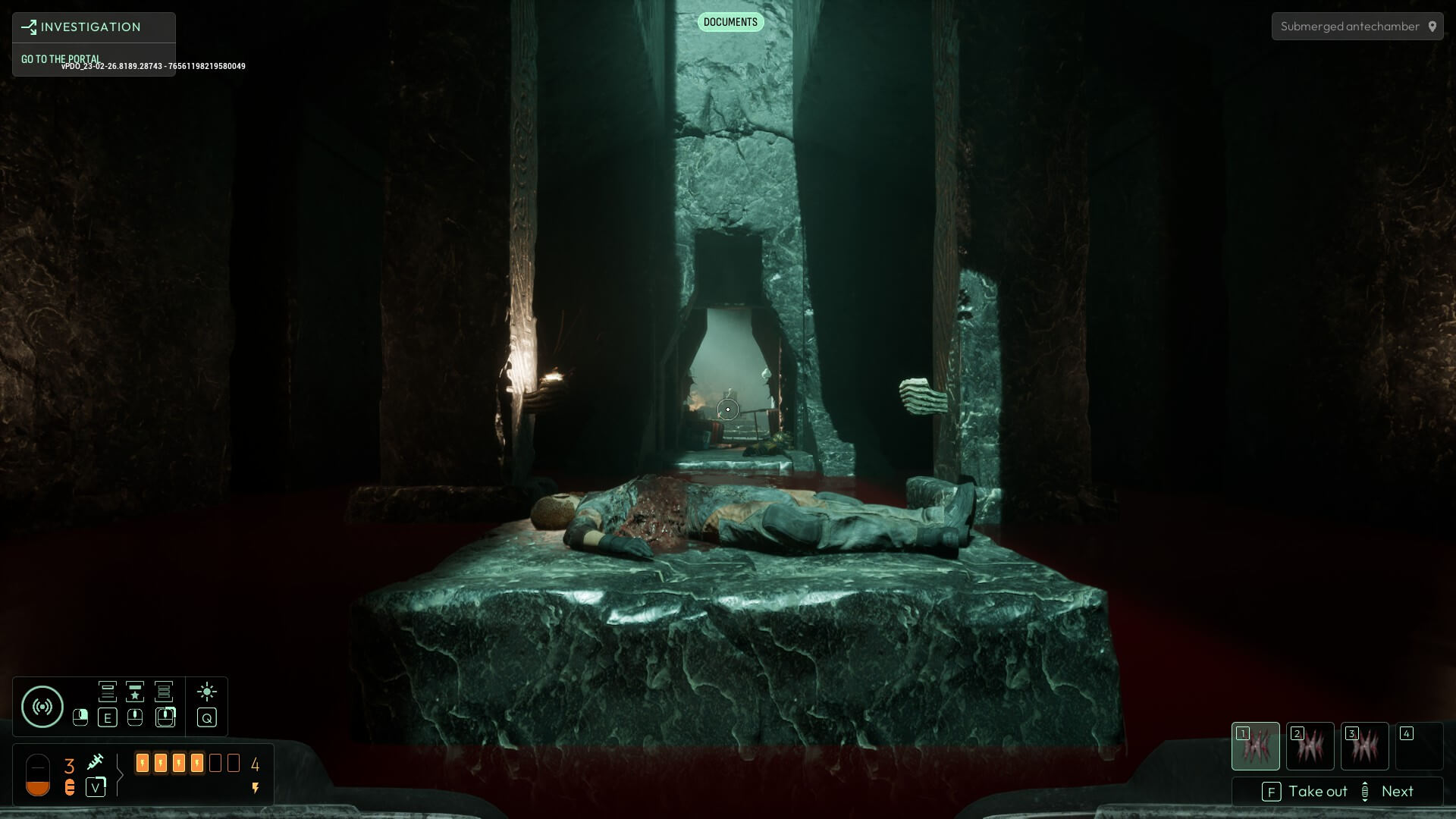
Task: Click the orange pill-shaped health gauge
Action: tap(37, 775)
